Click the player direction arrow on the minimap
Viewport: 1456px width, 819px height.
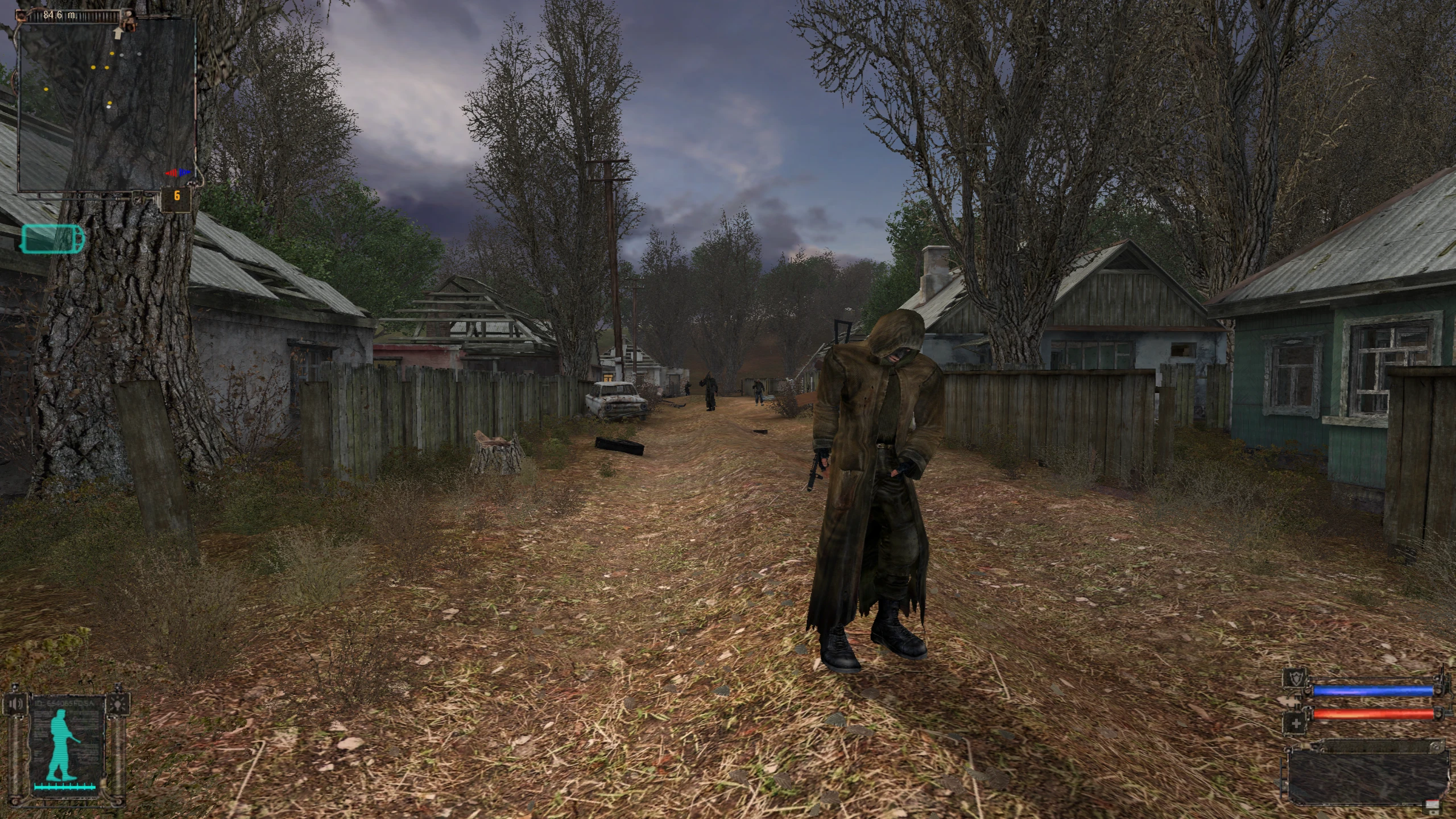pyautogui.click(x=118, y=33)
